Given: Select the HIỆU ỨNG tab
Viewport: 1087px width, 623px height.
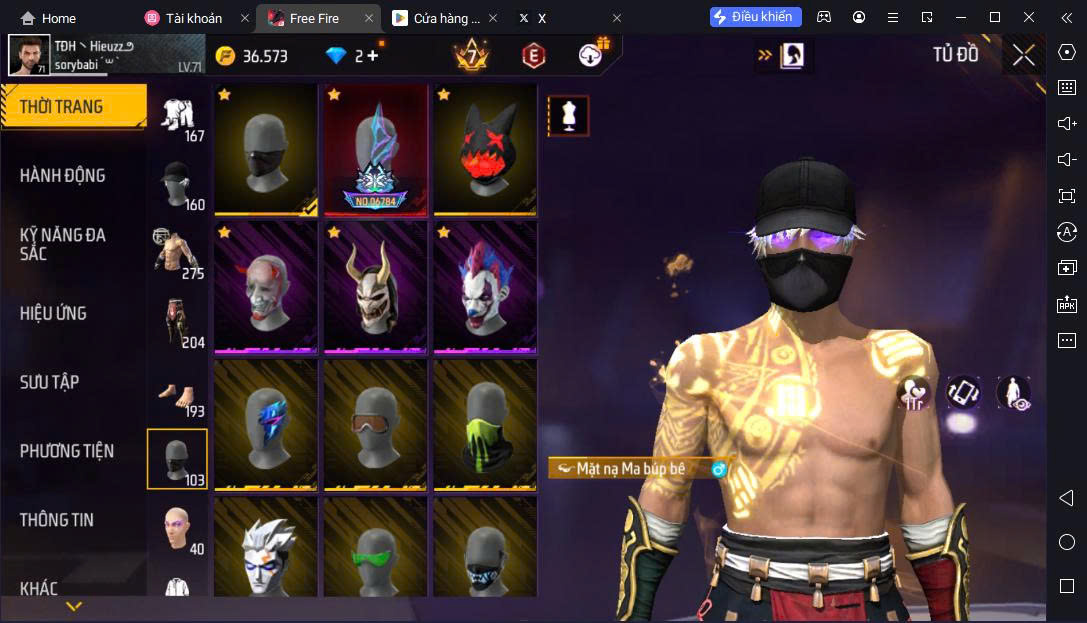Looking at the screenshot, I should pyautogui.click(x=53, y=313).
